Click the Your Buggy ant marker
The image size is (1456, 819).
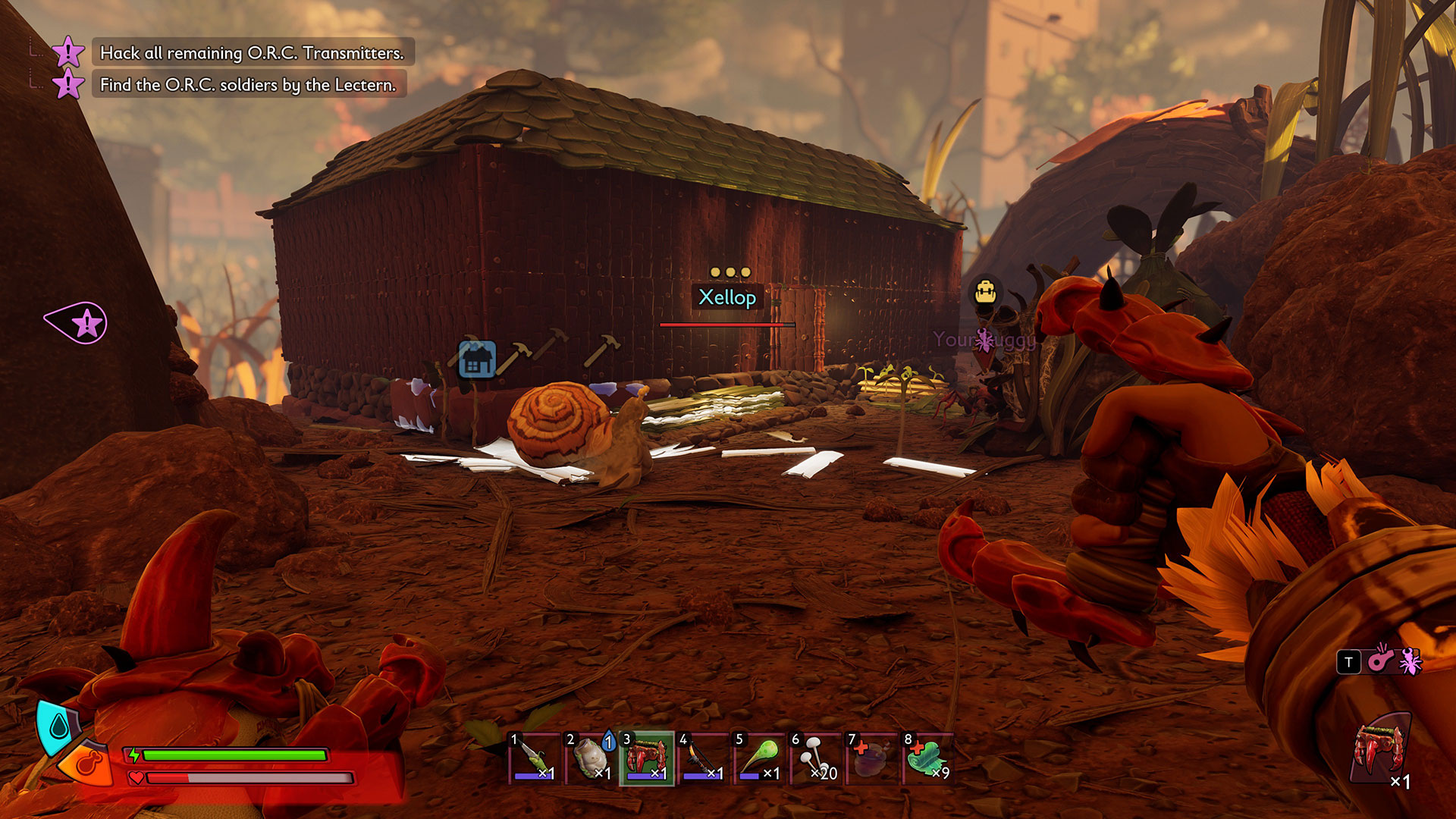pyautogui.click(x=984, y=340)
